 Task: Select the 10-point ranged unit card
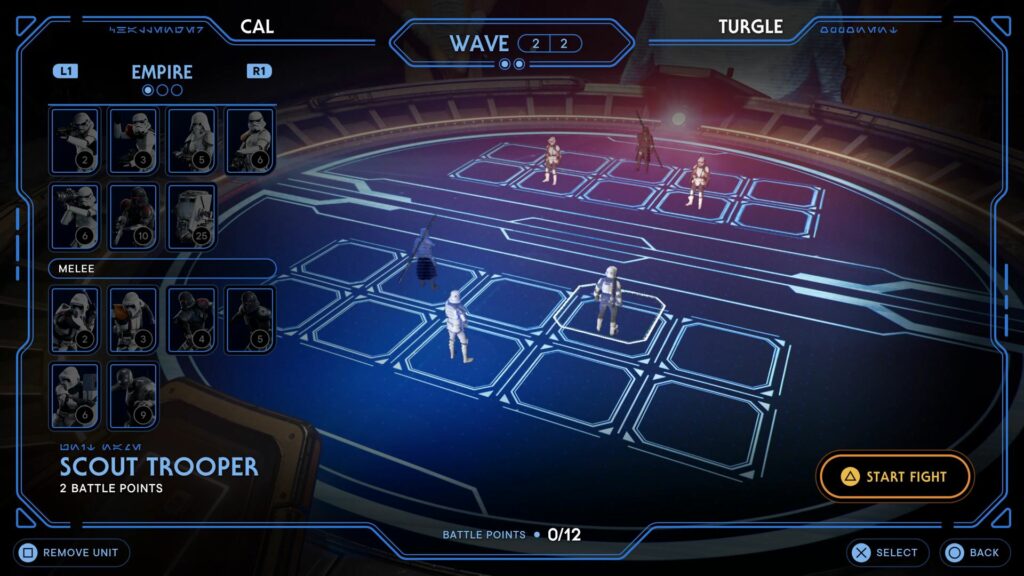coord(133,216)
